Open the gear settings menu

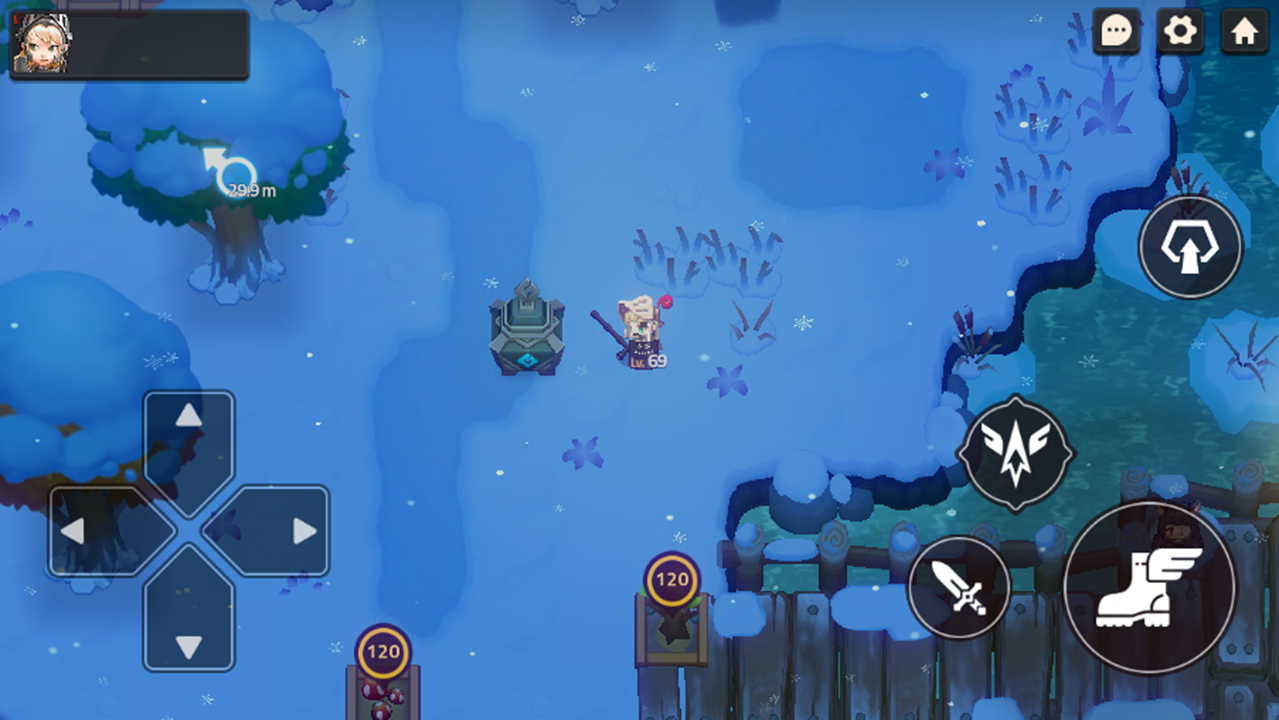(1180, 32)
